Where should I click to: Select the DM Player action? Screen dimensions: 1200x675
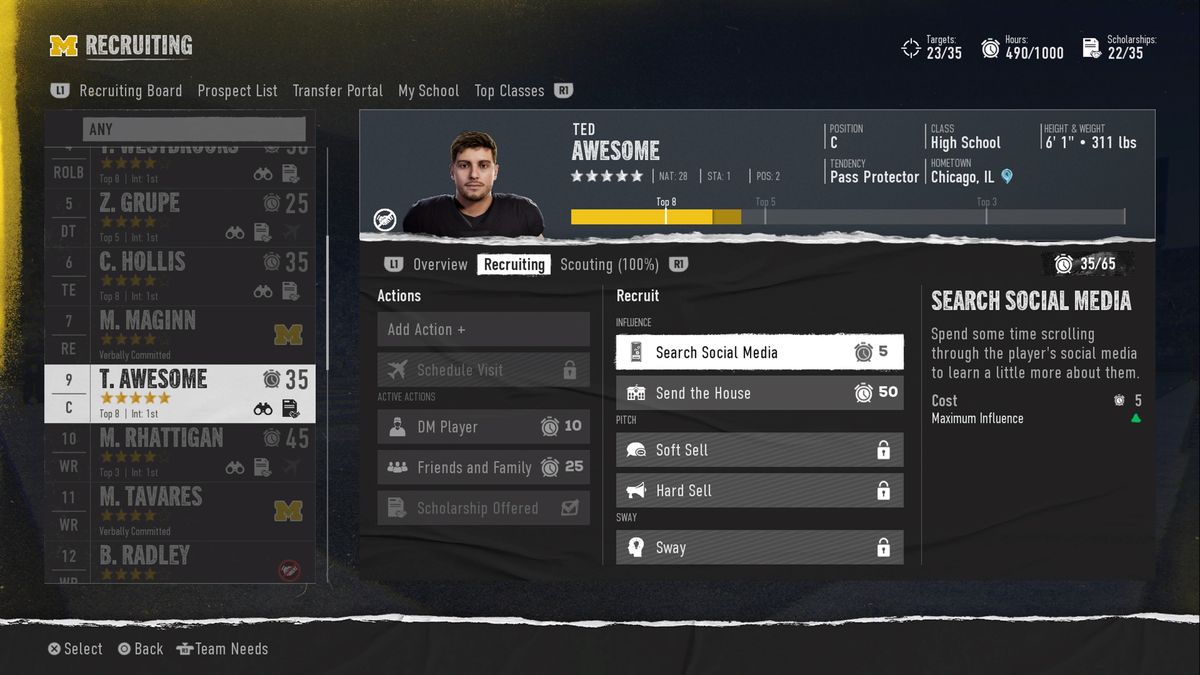pos(483,427)
